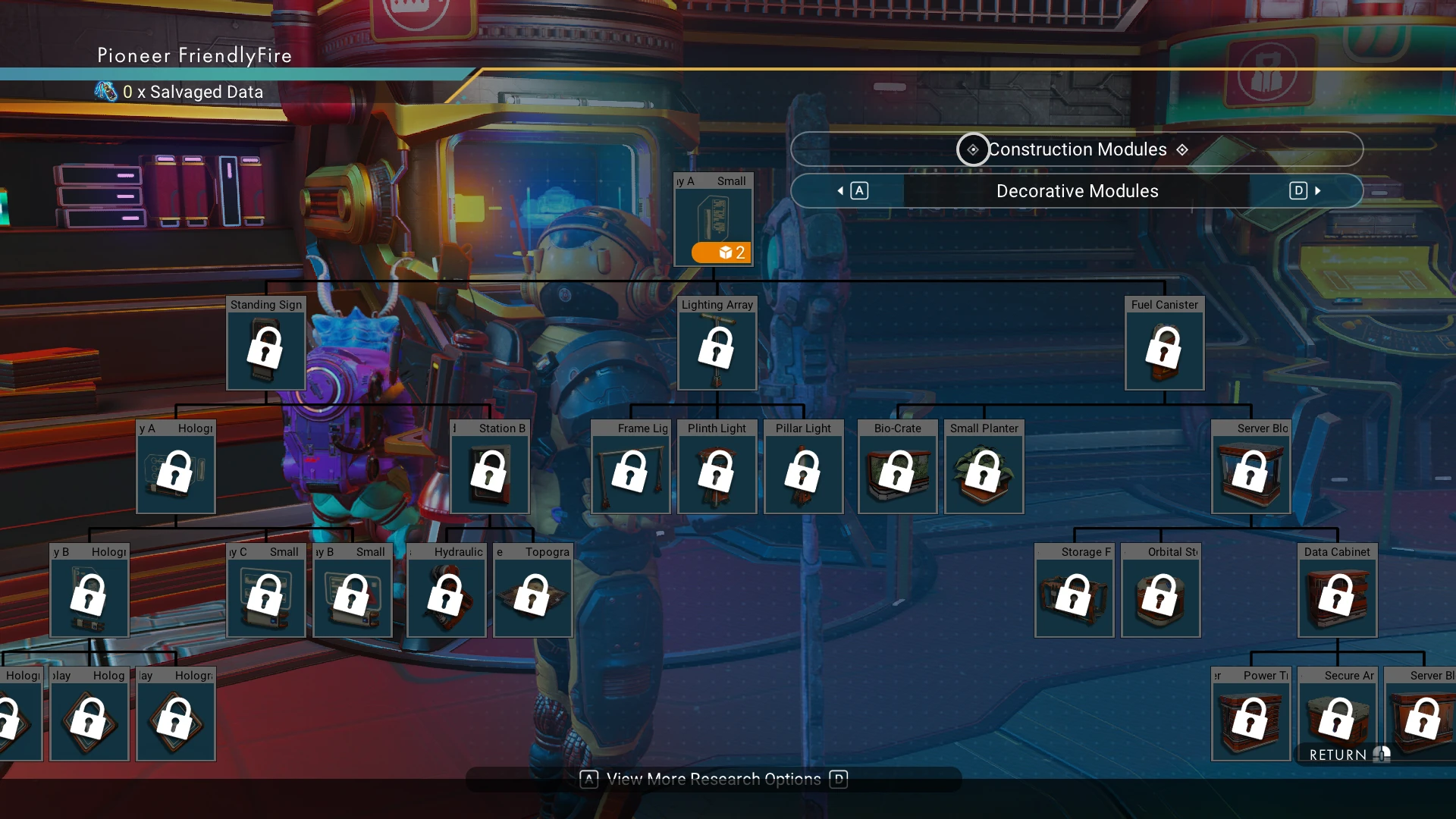The height and width of the screenshot is (819, 1456).
Task: Choose the Frame Light research node
Action: pos(630,467)
